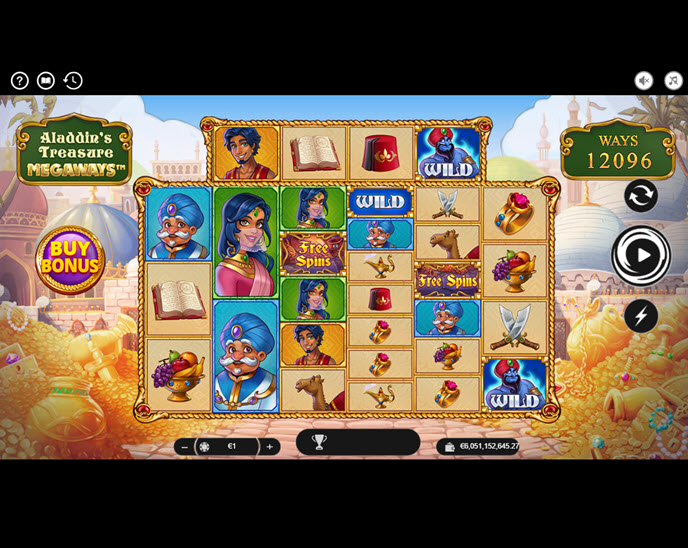The image size is (688, 548).
Task: Open the autoplay circular arrows button
Action: pos(641,195)
